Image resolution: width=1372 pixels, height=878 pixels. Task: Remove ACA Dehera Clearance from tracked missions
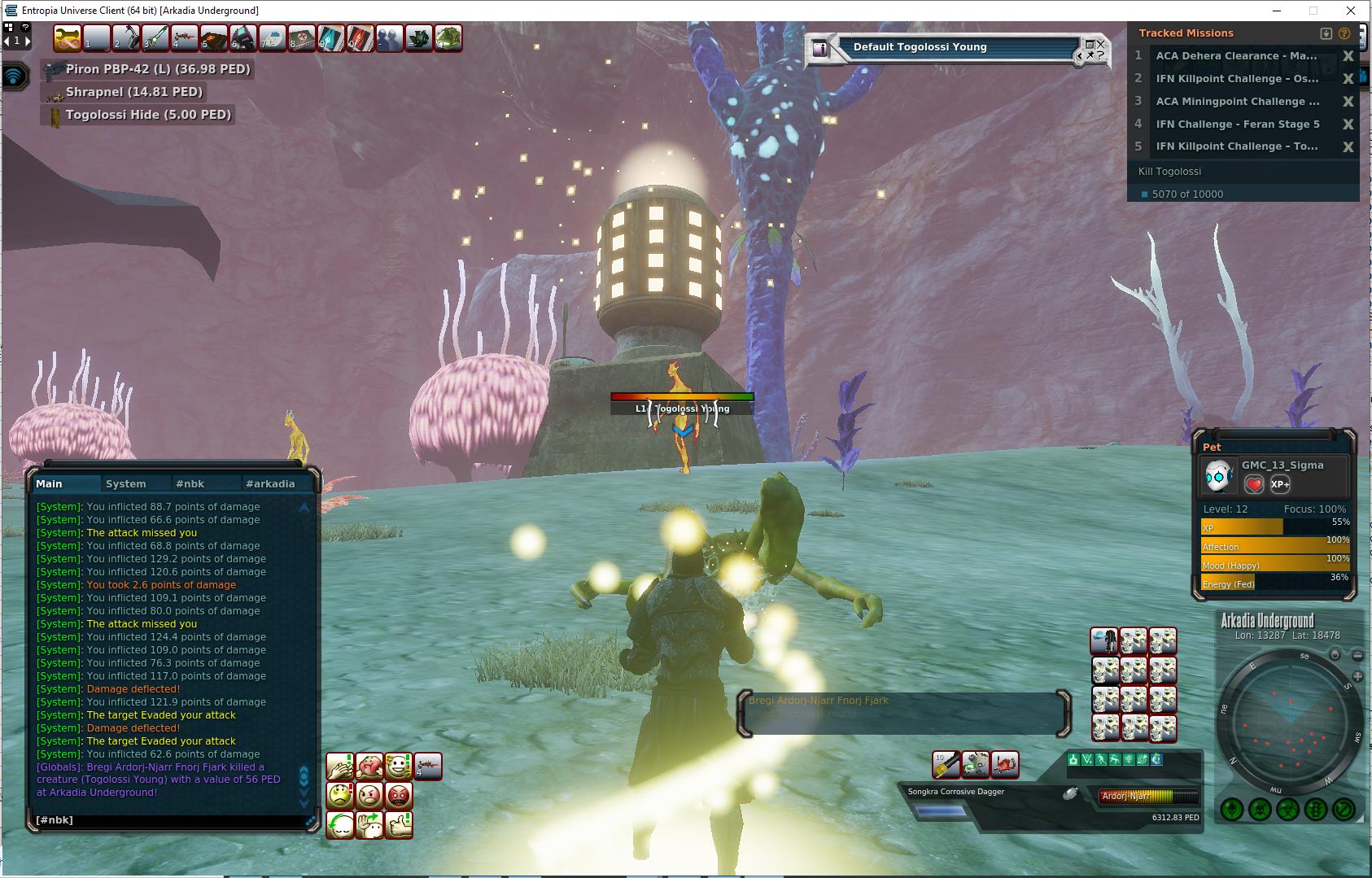pos(1348,56)
